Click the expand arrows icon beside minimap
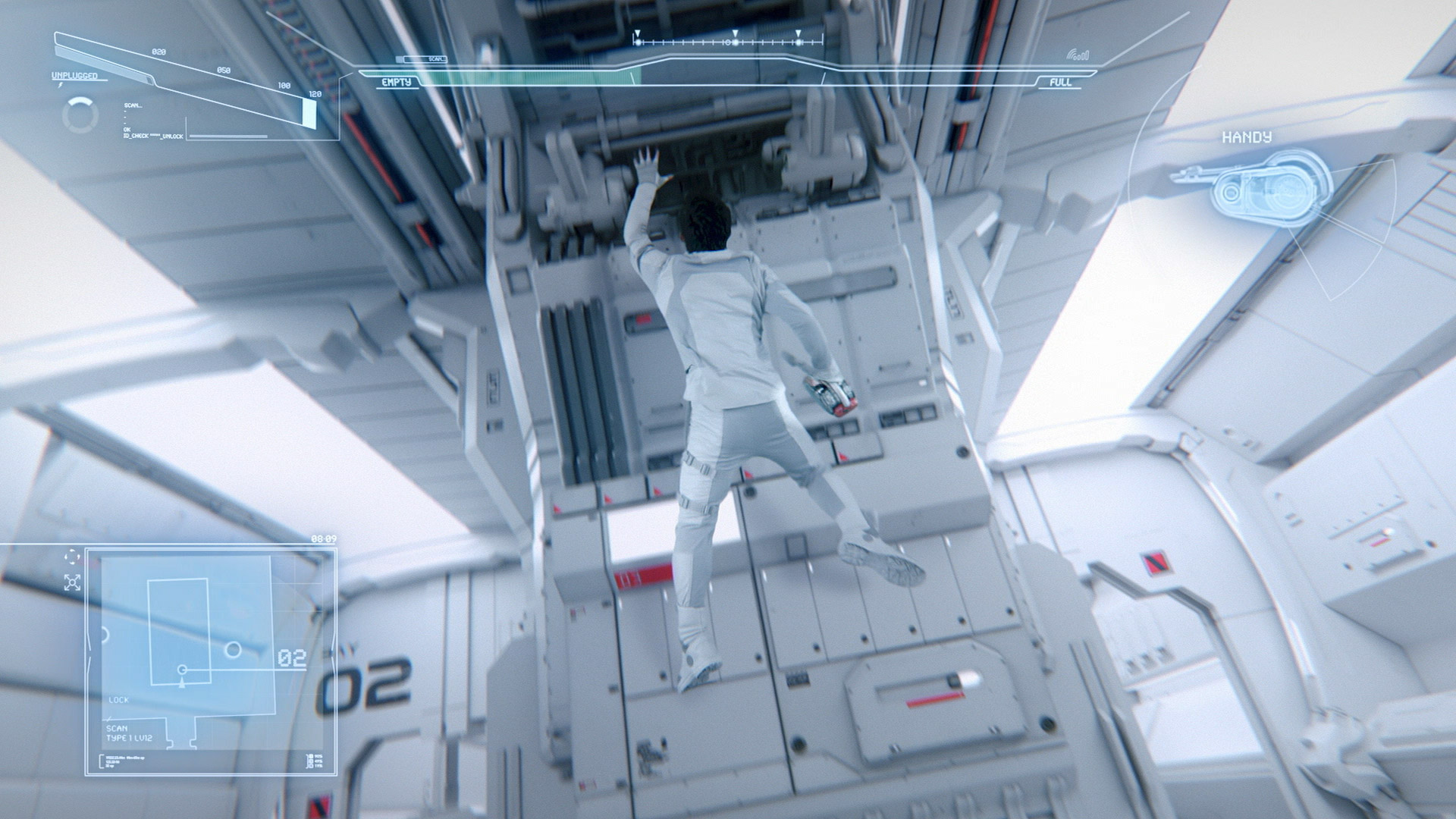Image resolution: width=1456 pixels, height=819 pixels. click(x=72, y=582)
